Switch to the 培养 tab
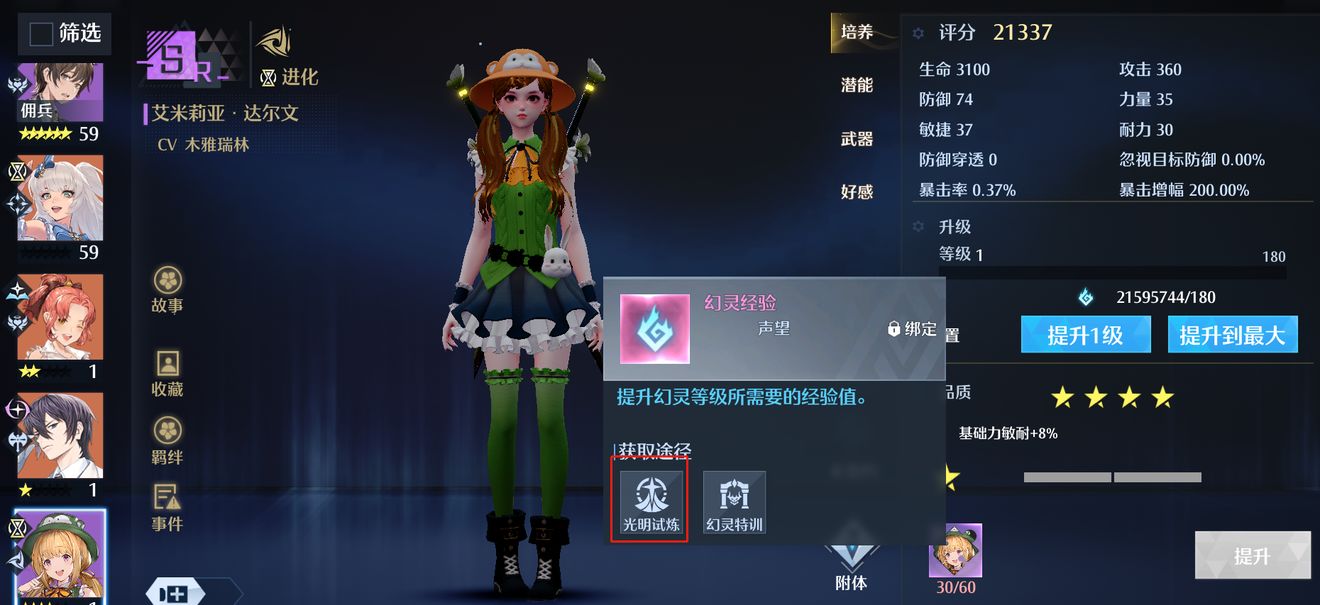The image size is (1320, 605). (x=856, y=32)
